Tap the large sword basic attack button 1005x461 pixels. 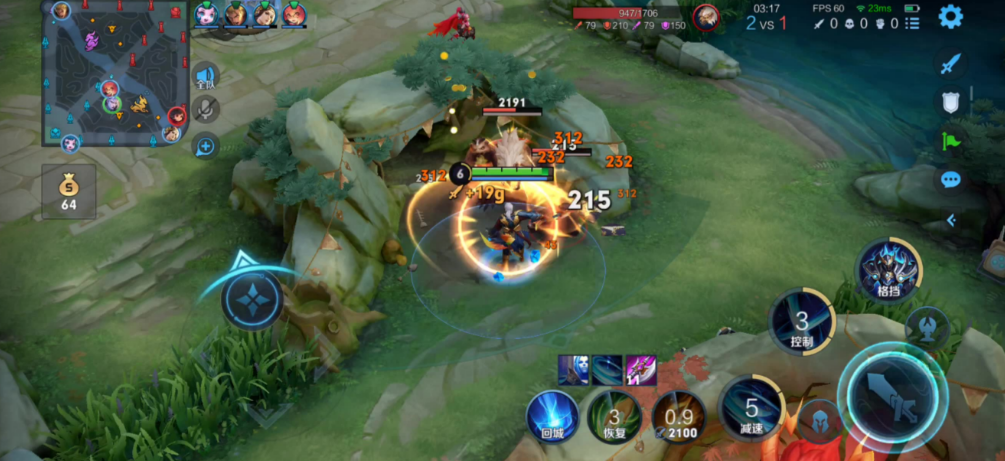(x=891, y=392)
